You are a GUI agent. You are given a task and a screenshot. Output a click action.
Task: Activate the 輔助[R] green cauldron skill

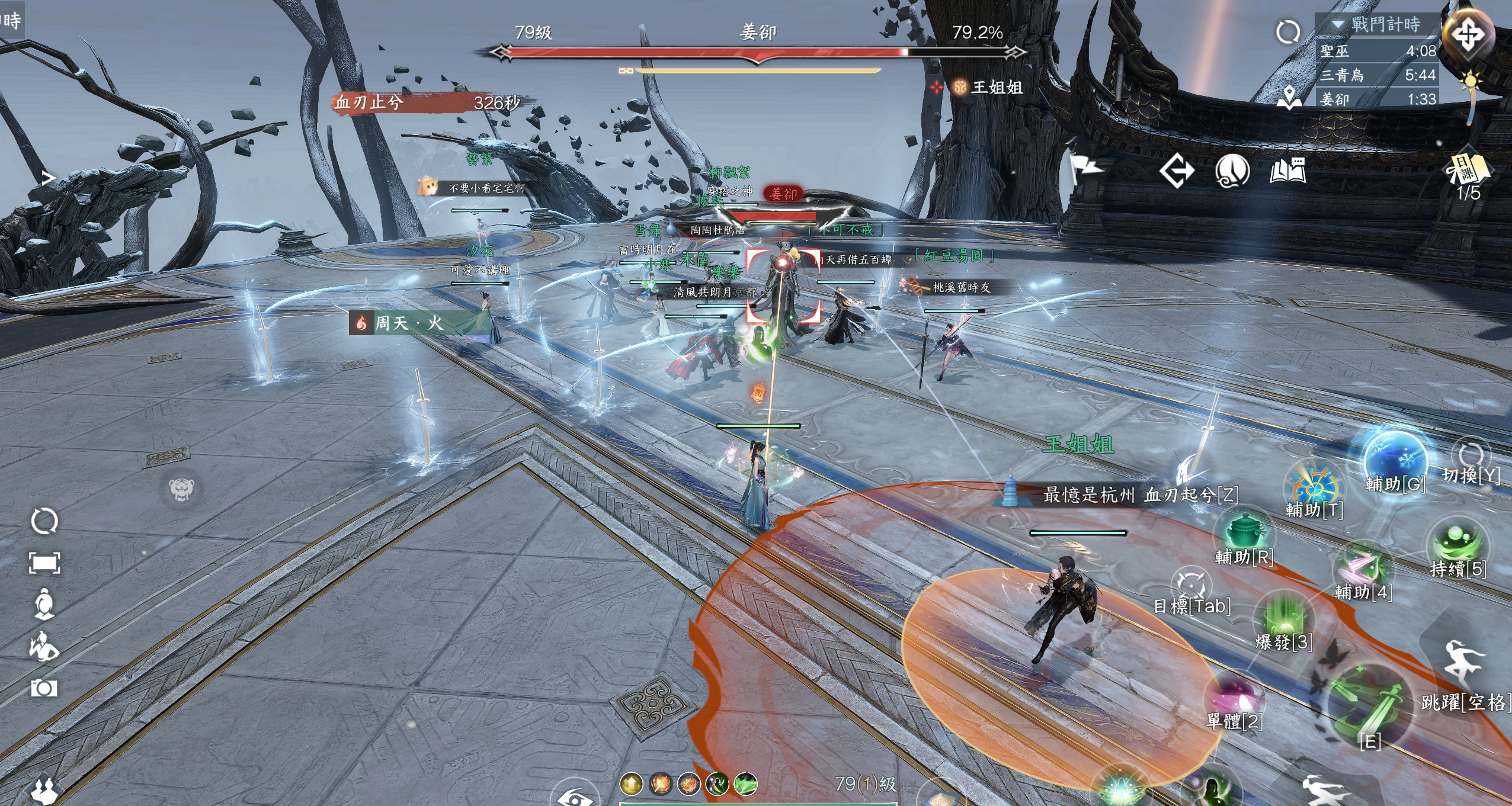pos(1244,531)
